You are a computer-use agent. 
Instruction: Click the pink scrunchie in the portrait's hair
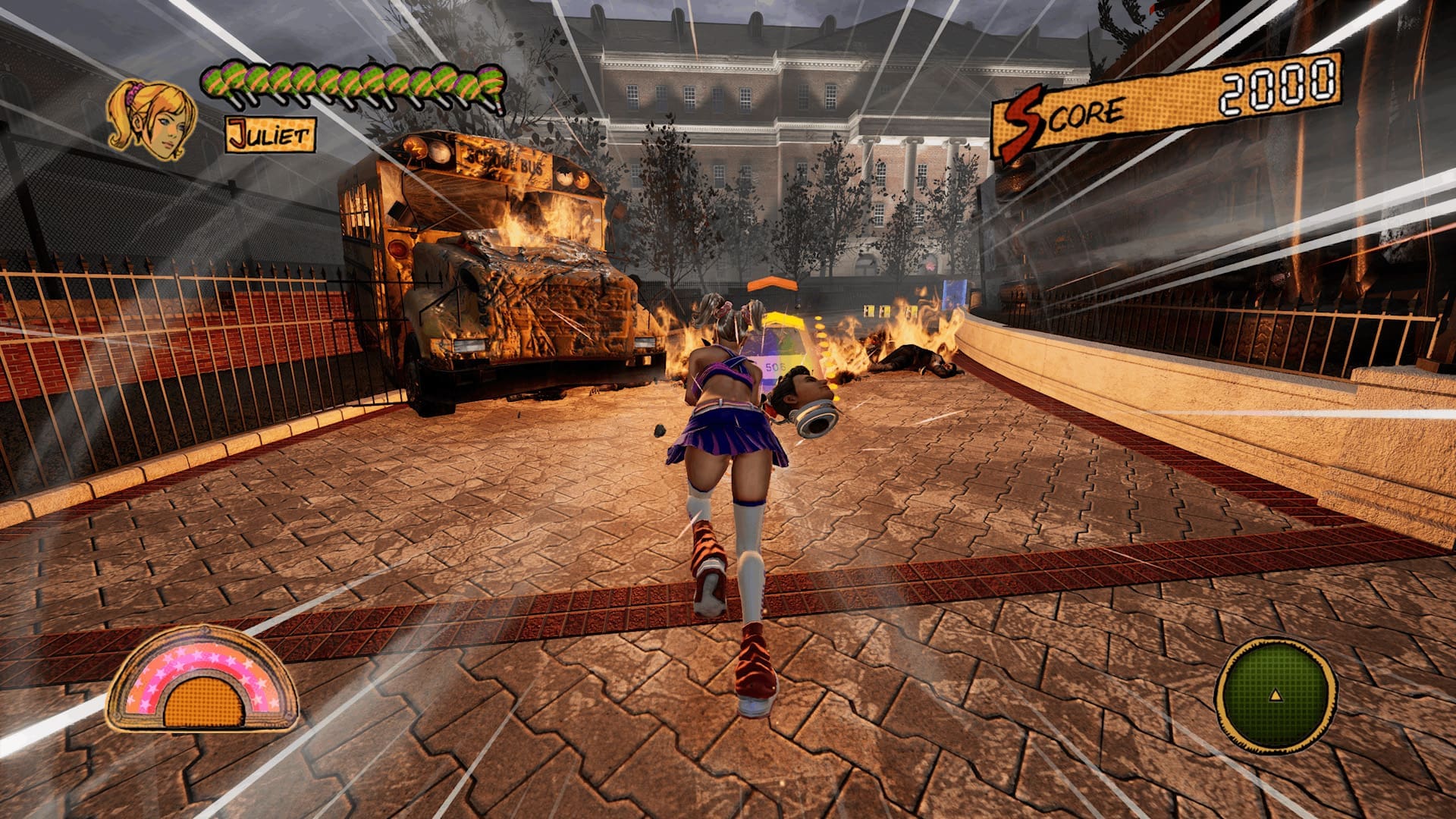point(131,93)
